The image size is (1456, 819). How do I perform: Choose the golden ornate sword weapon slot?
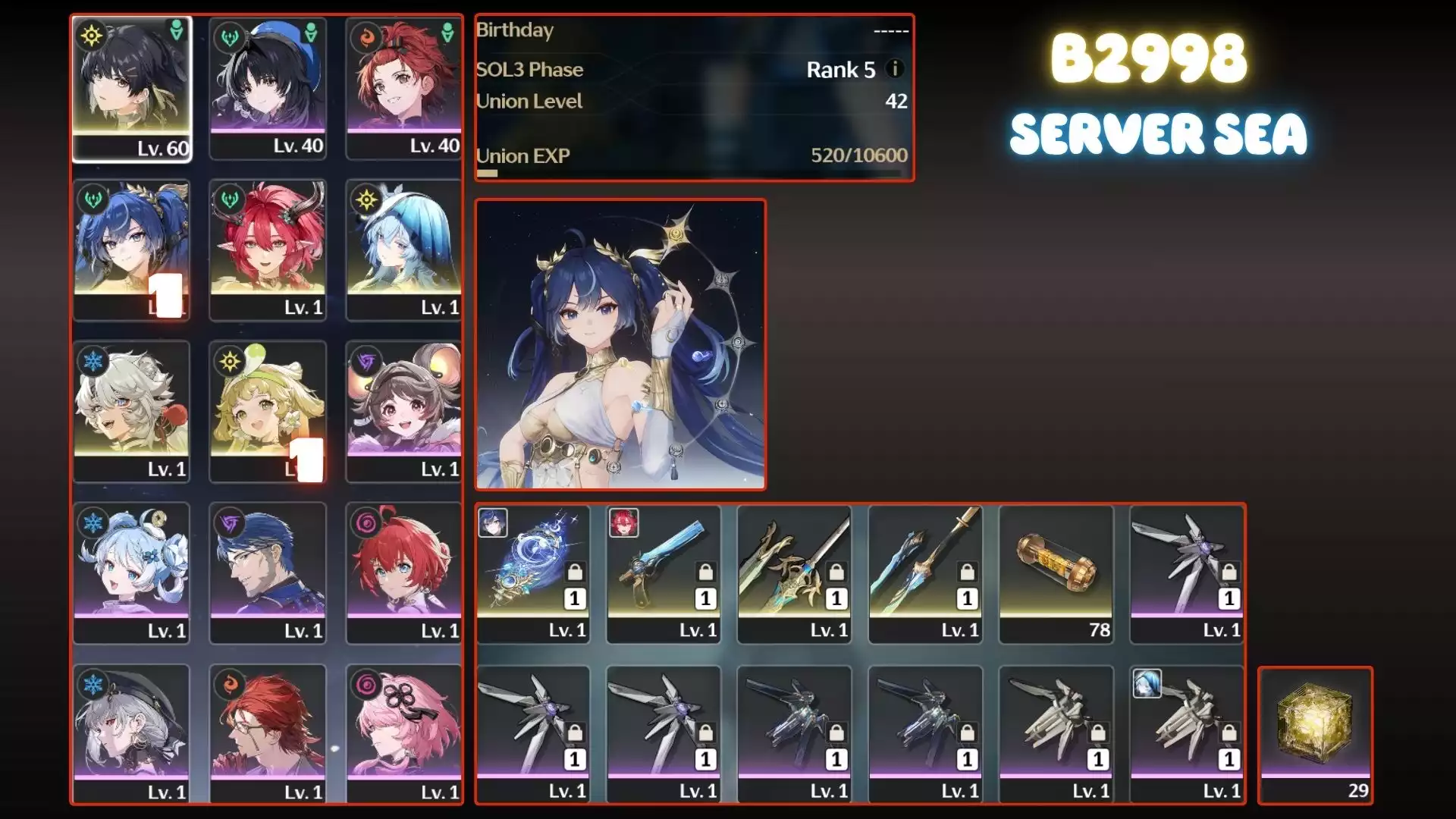tap(794, 573)
